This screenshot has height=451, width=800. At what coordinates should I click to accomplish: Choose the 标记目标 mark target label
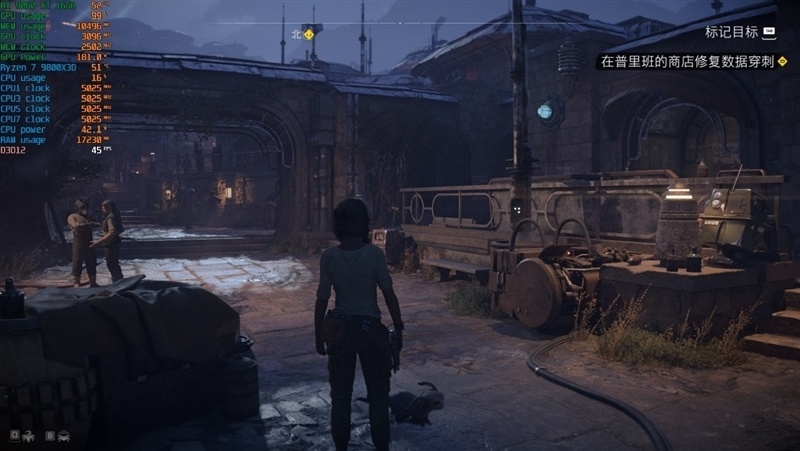click(732, 32)
